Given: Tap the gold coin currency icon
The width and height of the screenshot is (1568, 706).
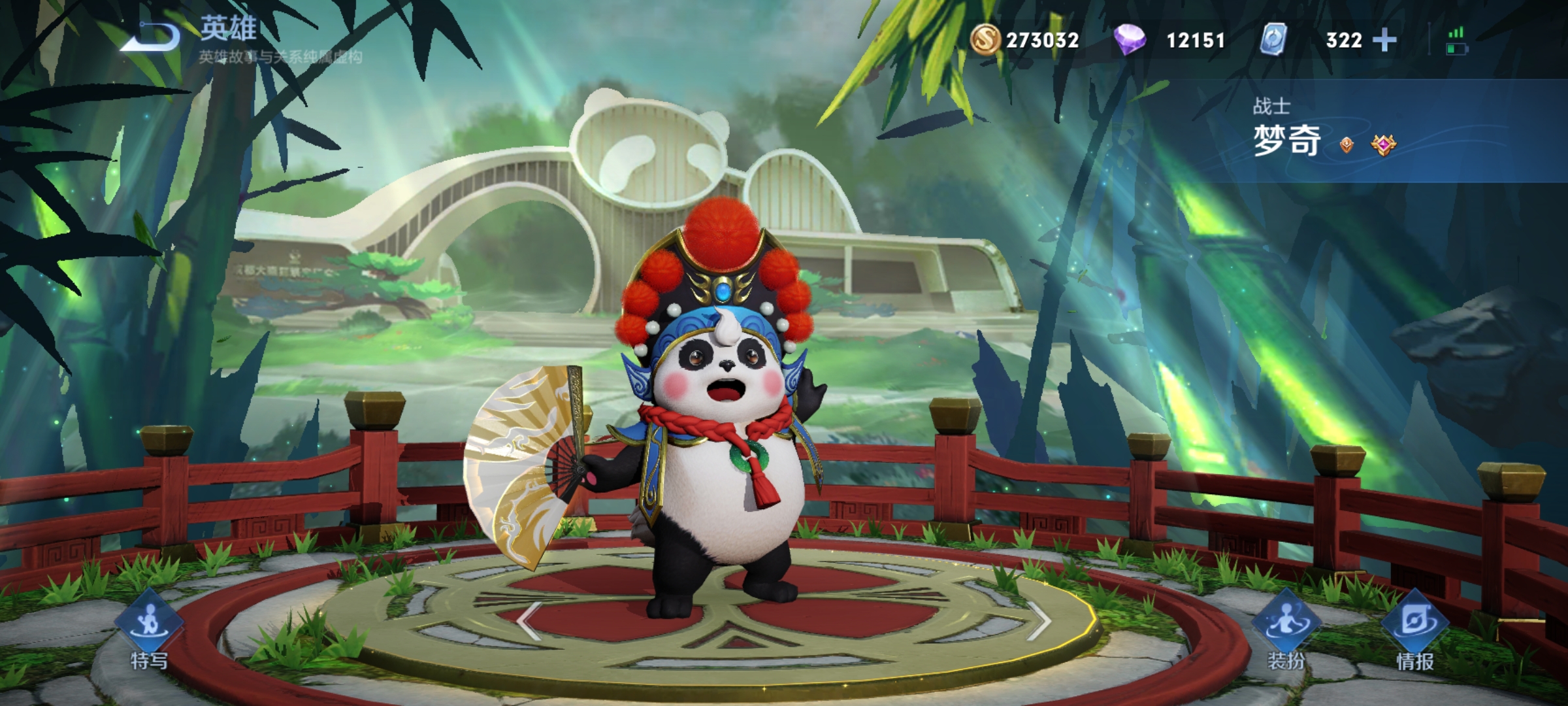Looking at the screenshot, I should click(x=985, y=39).
